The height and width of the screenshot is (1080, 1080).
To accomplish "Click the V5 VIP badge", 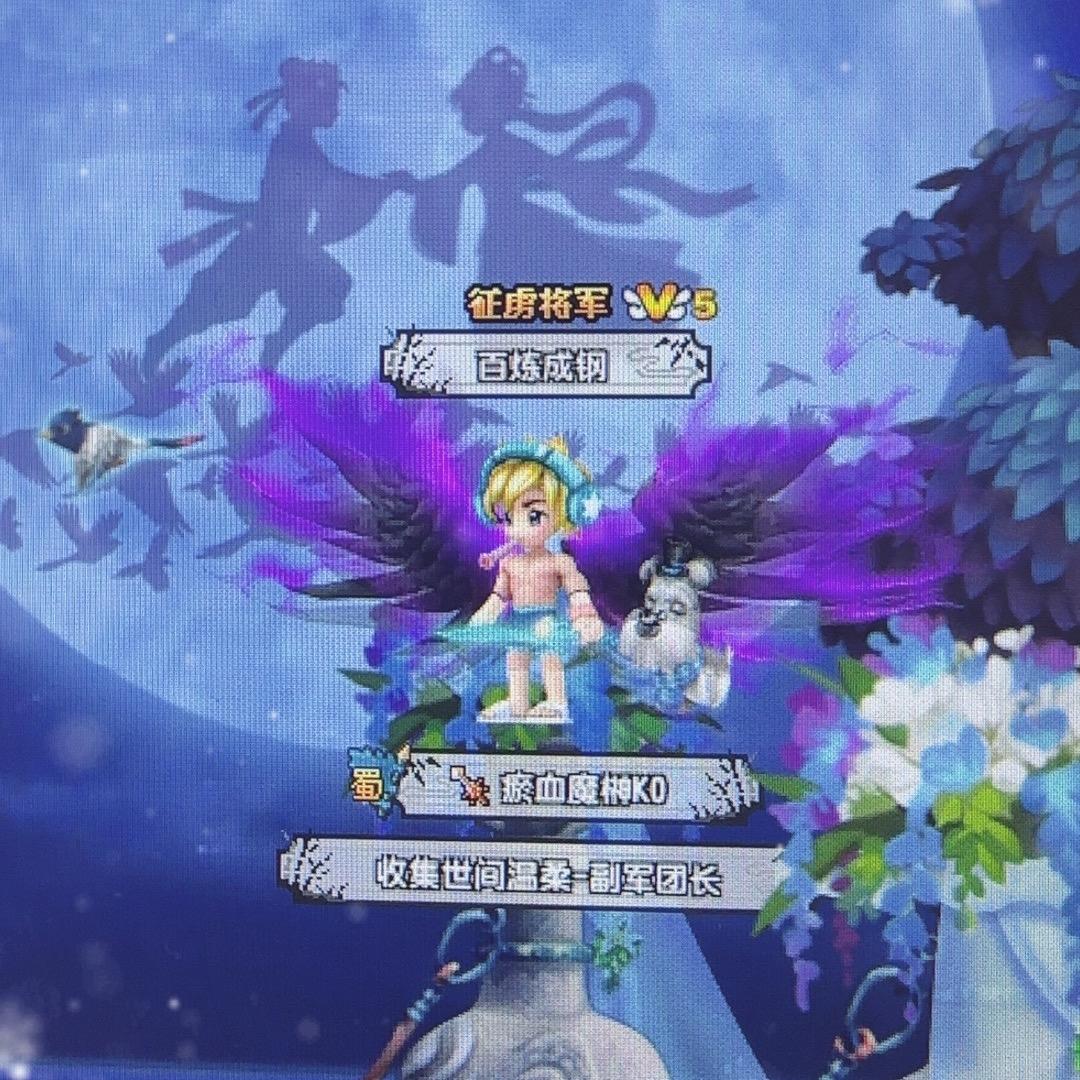I will [670, 304].
